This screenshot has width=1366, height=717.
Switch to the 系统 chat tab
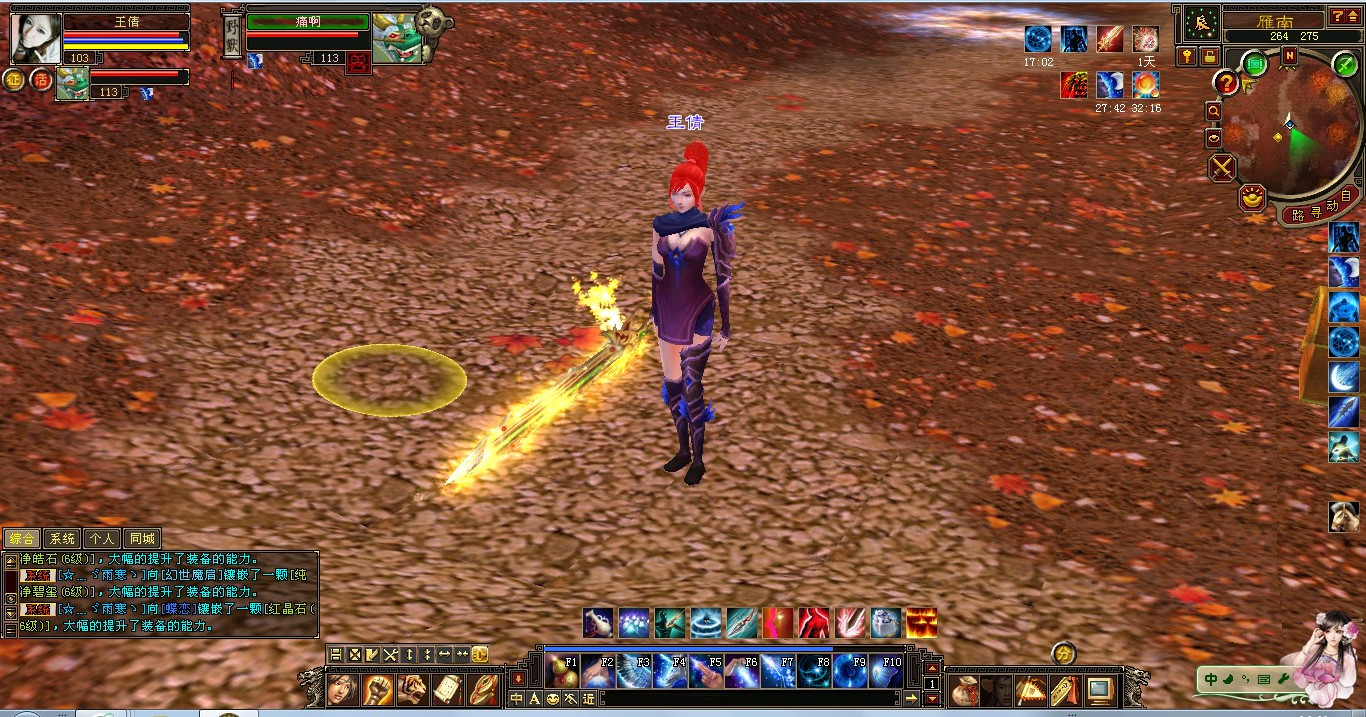click(x=62, y=539)
